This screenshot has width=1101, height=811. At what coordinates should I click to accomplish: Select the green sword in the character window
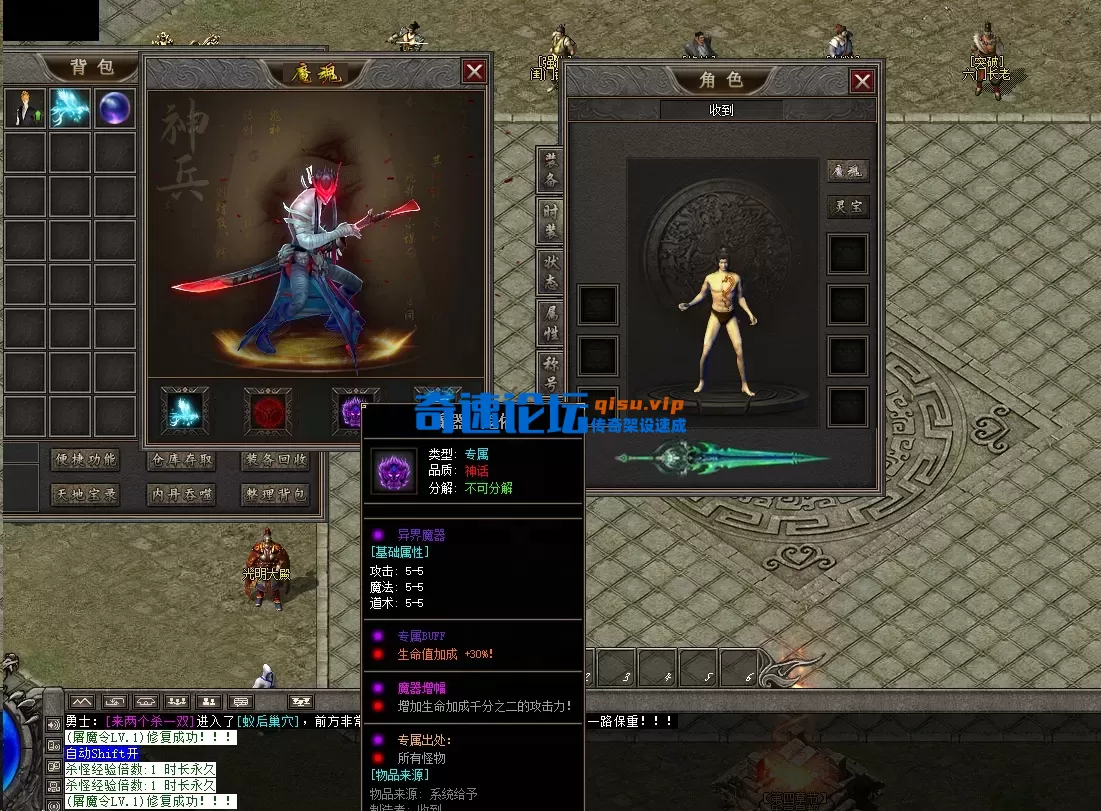click(x=720, y=460)
